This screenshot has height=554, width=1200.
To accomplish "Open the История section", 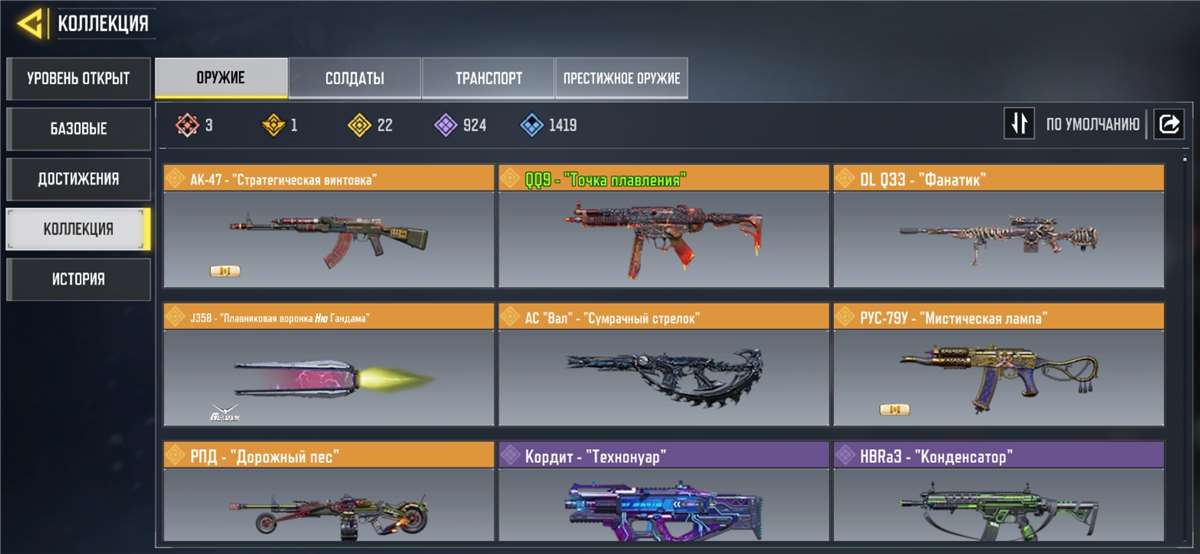I will pos(78,279).
